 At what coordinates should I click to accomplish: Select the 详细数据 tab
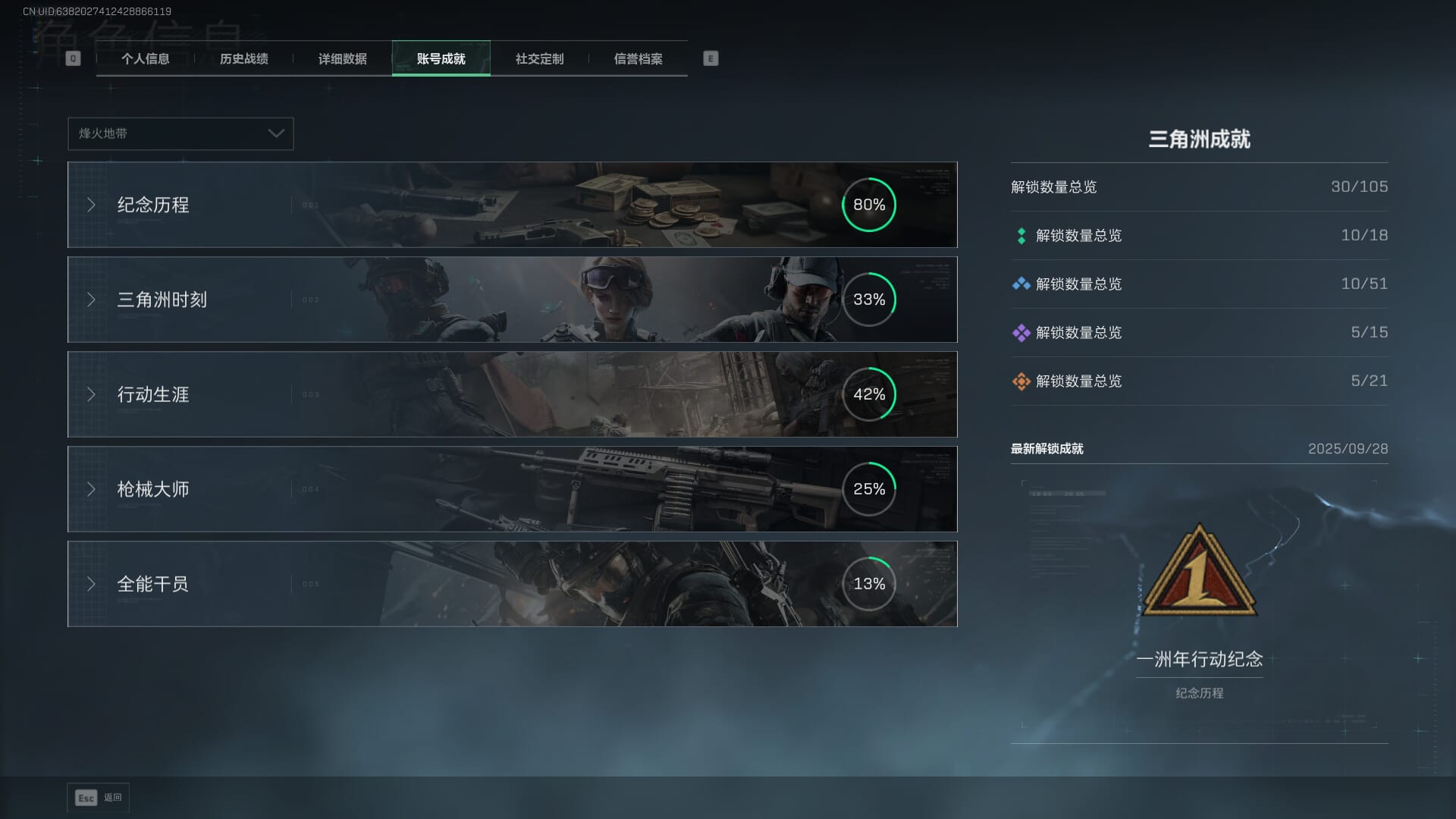(x=342, y=59)
